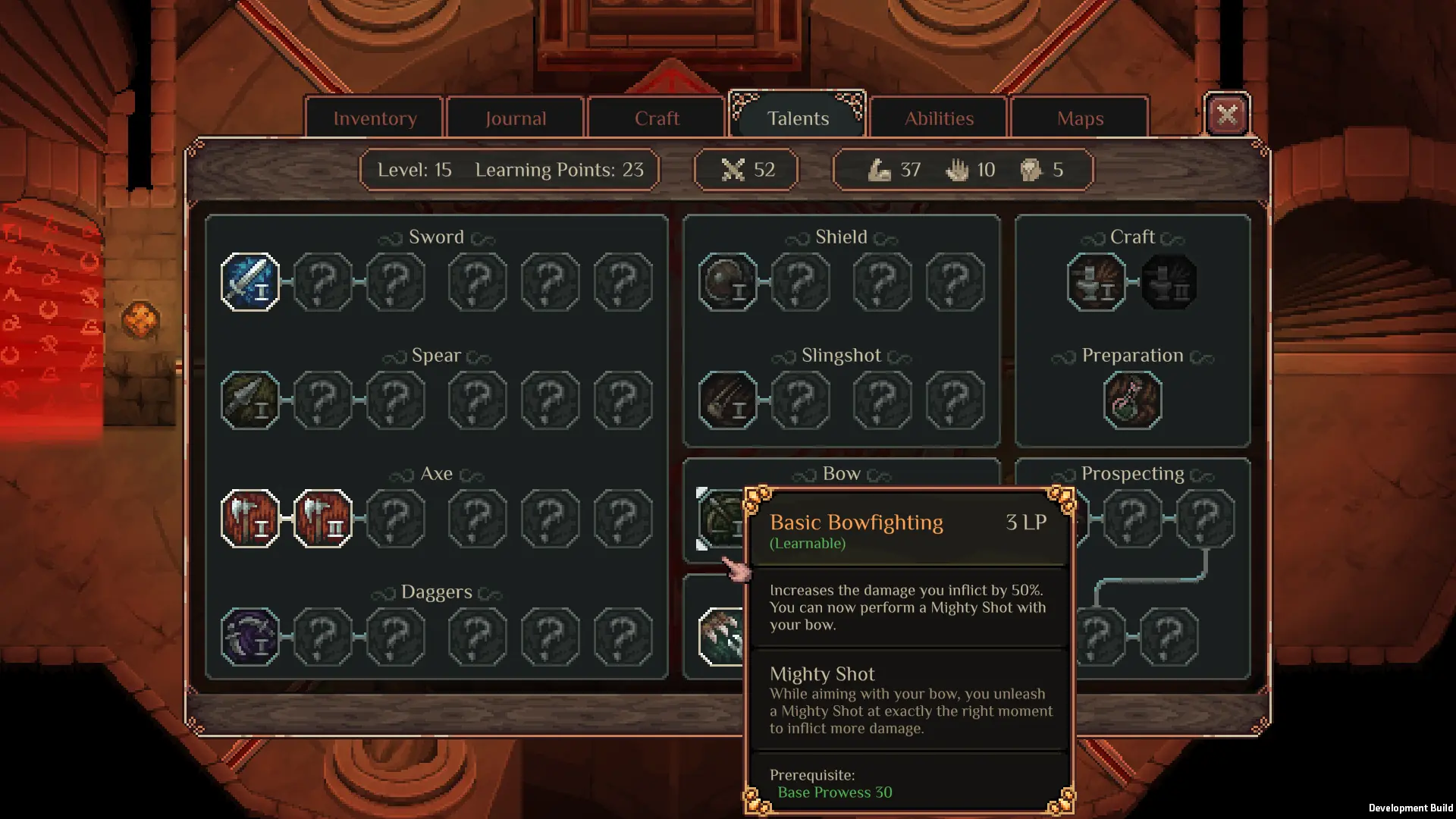Select the Preparation talent icon
Image resolution: width=1456 pixels, height=819 pixels.
coord(1132,400)
